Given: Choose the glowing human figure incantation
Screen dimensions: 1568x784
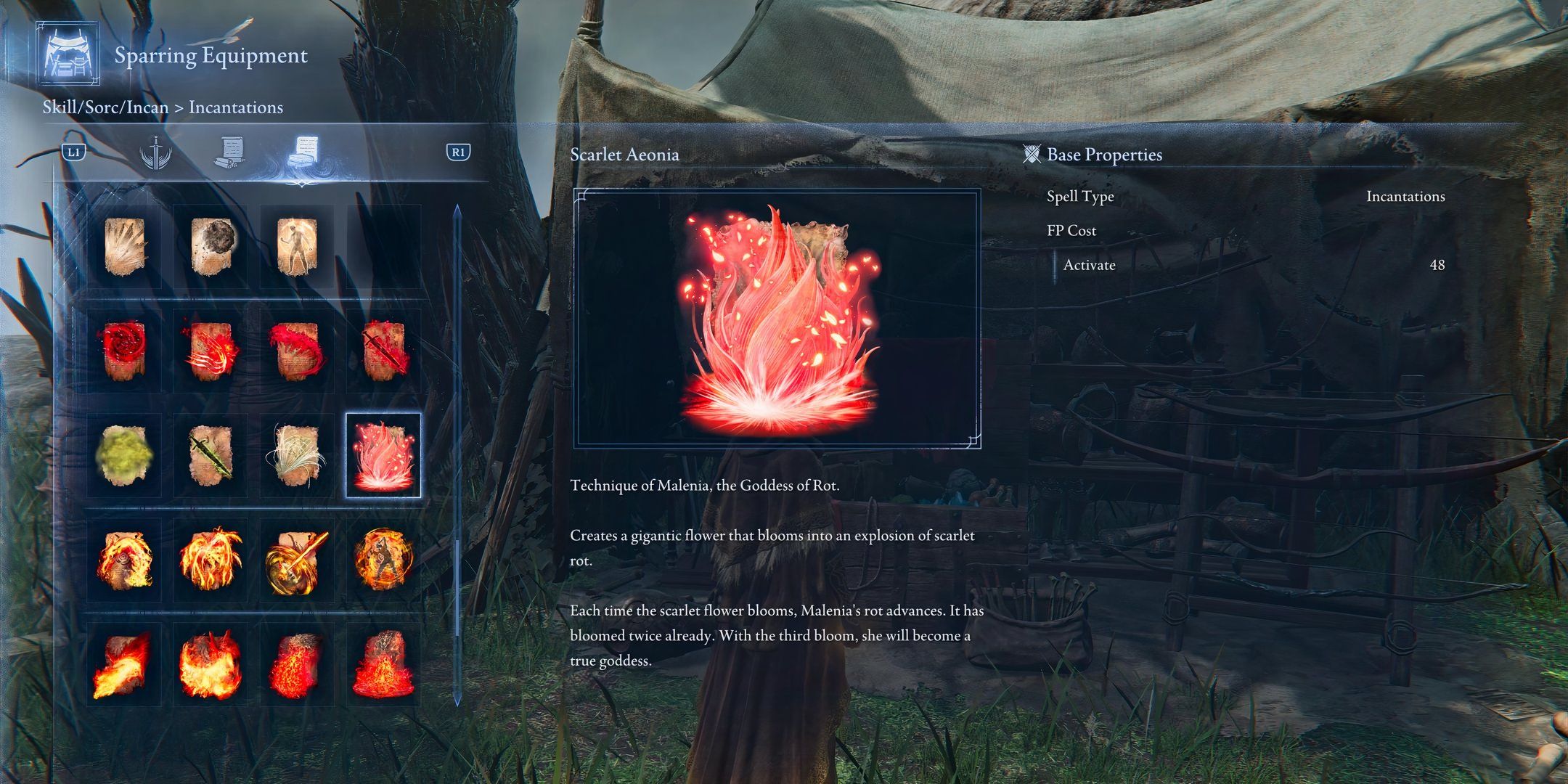Looking at the screenshot, I should point(297,247).
